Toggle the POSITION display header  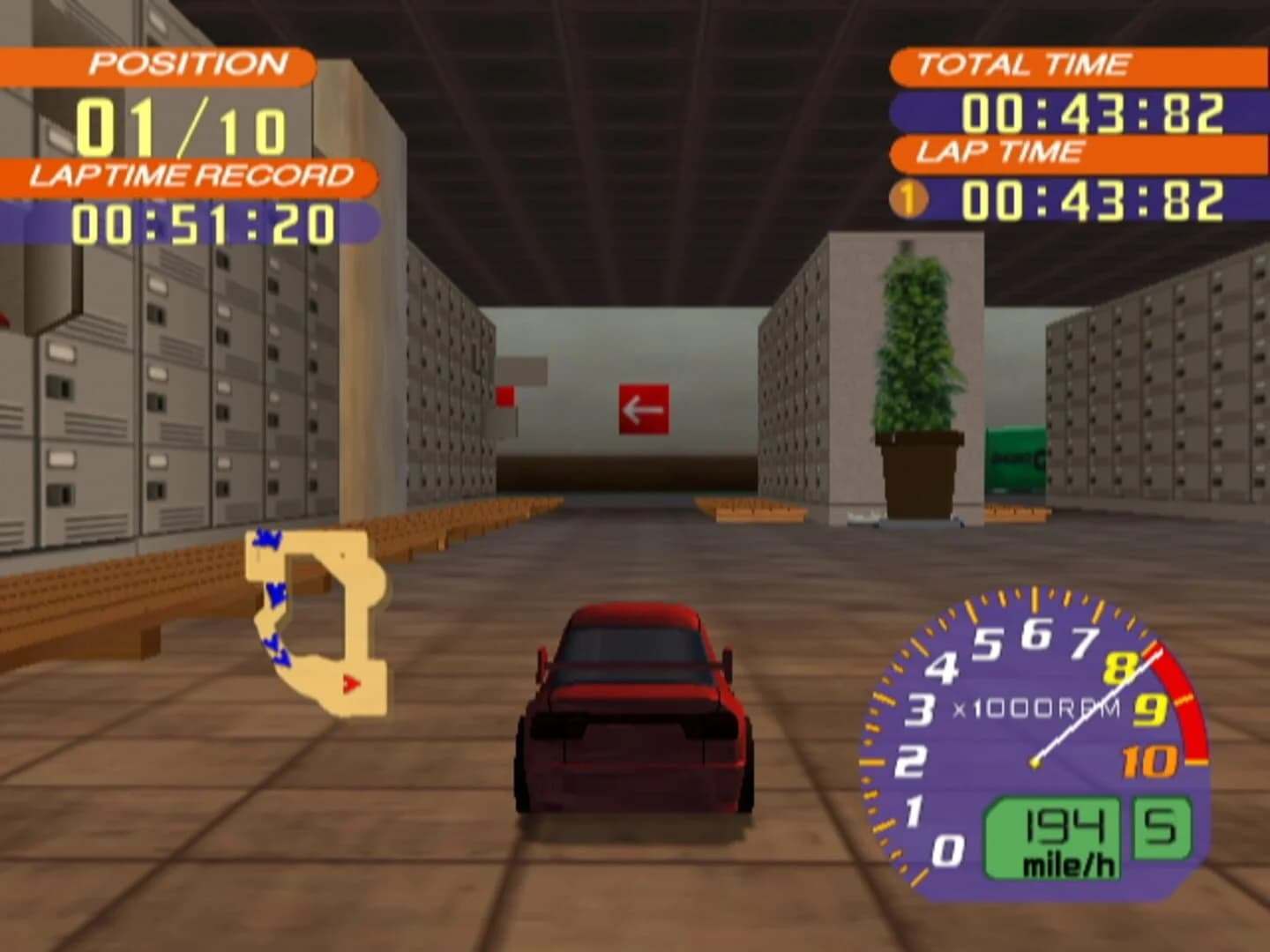[187, 63]
